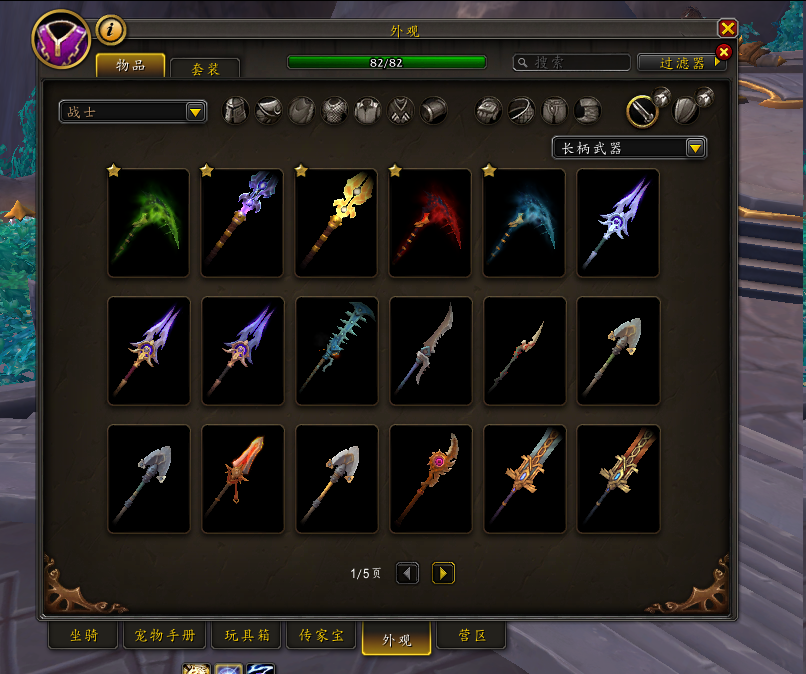Open the 战士 class dropdown
This screenshot has width=806, height=674.
(x=132, y=111)
